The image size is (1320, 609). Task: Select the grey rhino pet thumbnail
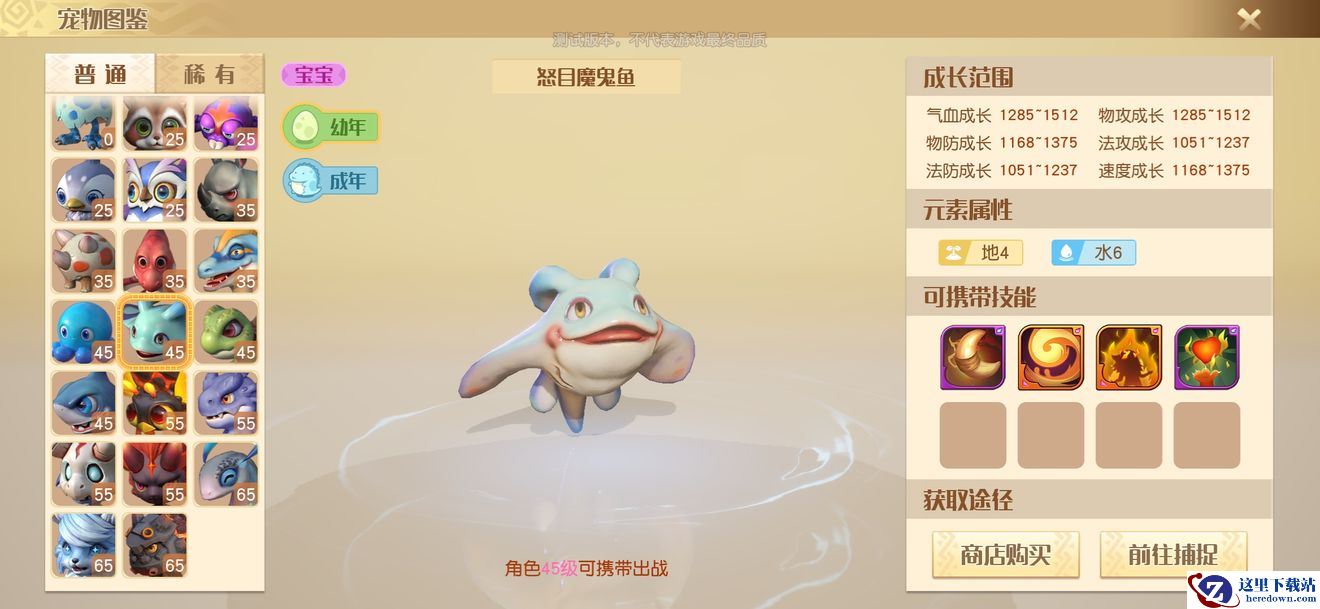[x=226, y=190]
